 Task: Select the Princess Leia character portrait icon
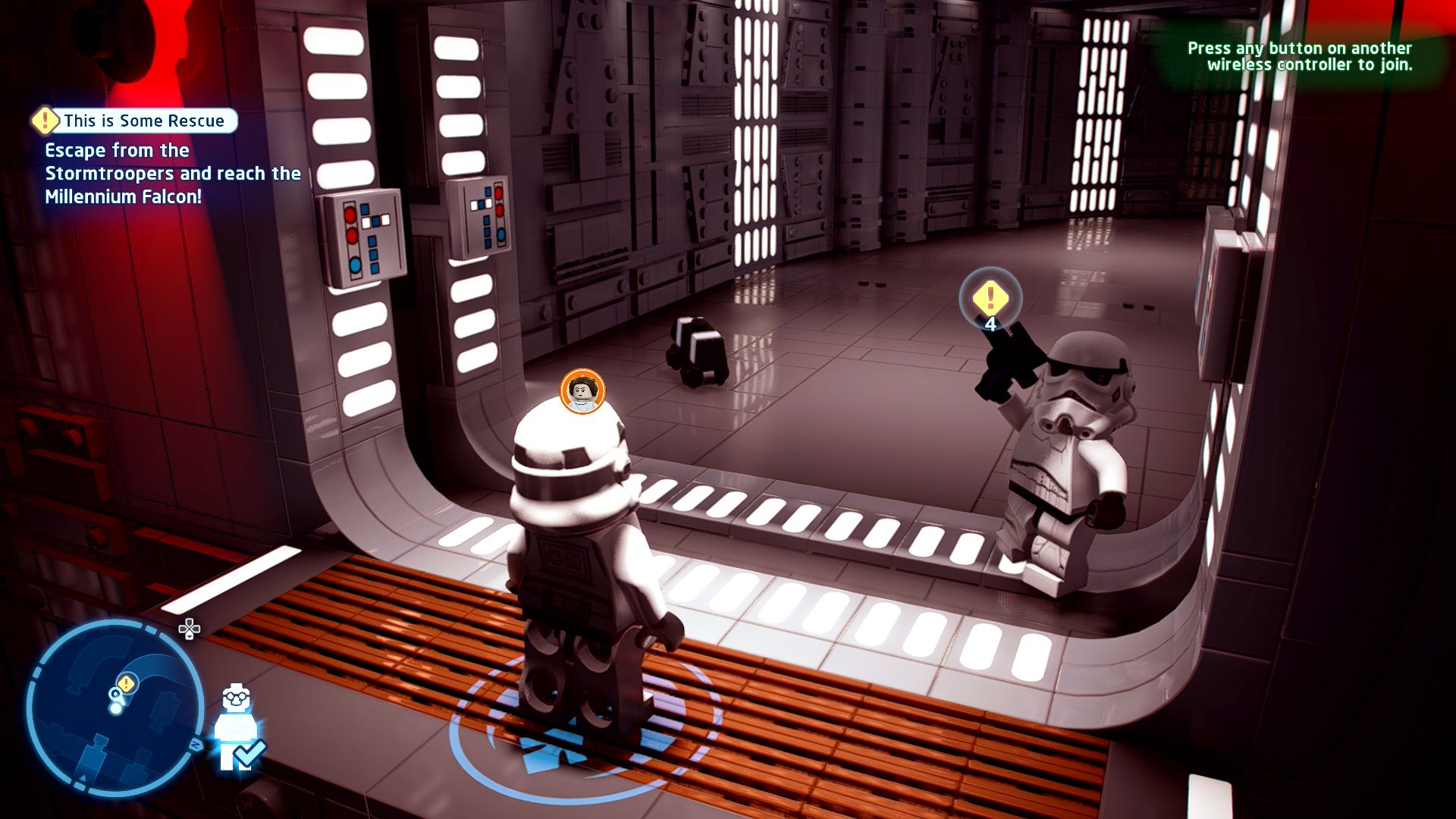click(582, 391)
